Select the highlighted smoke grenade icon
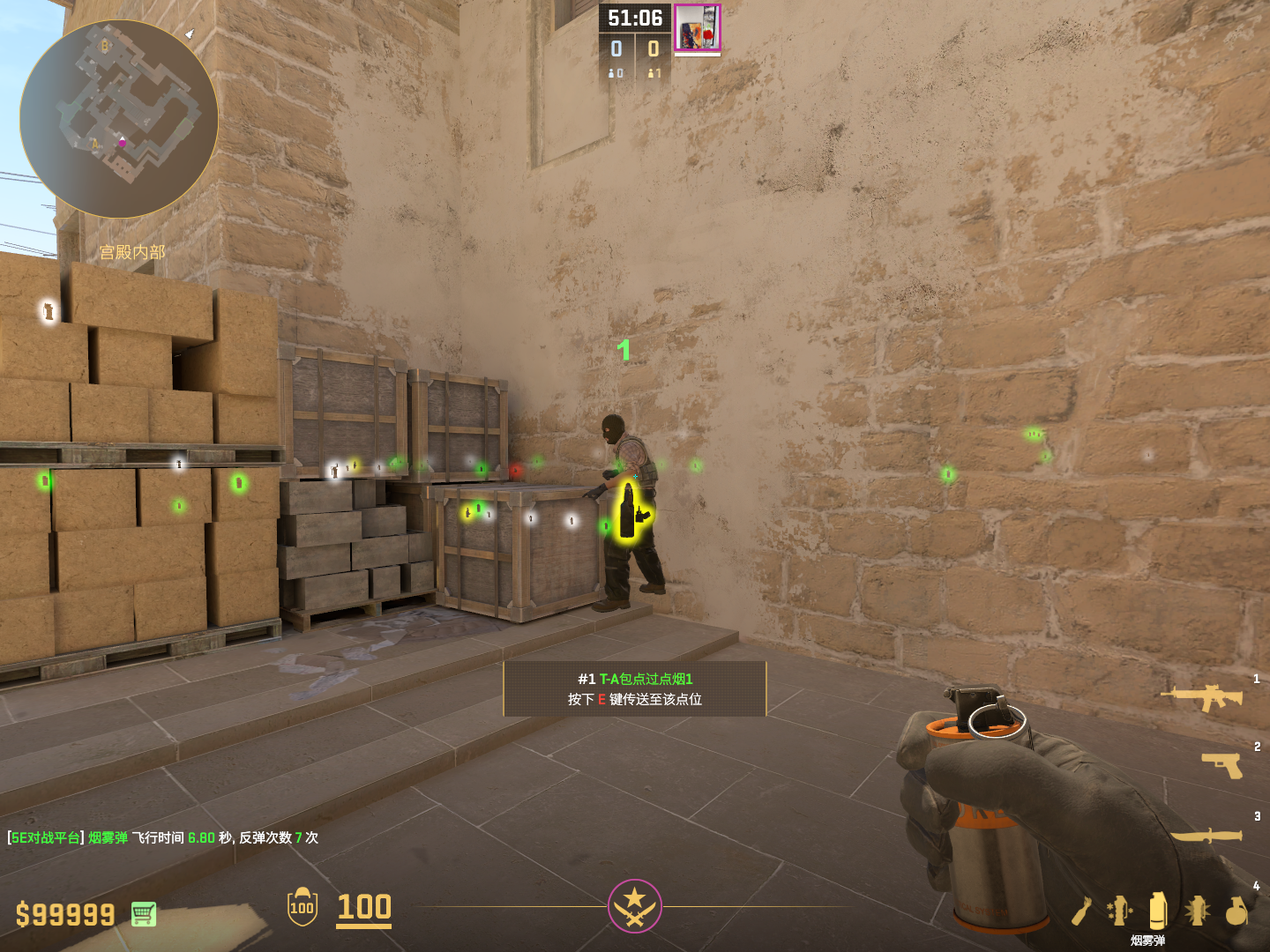 click(x=1158, y=910)
